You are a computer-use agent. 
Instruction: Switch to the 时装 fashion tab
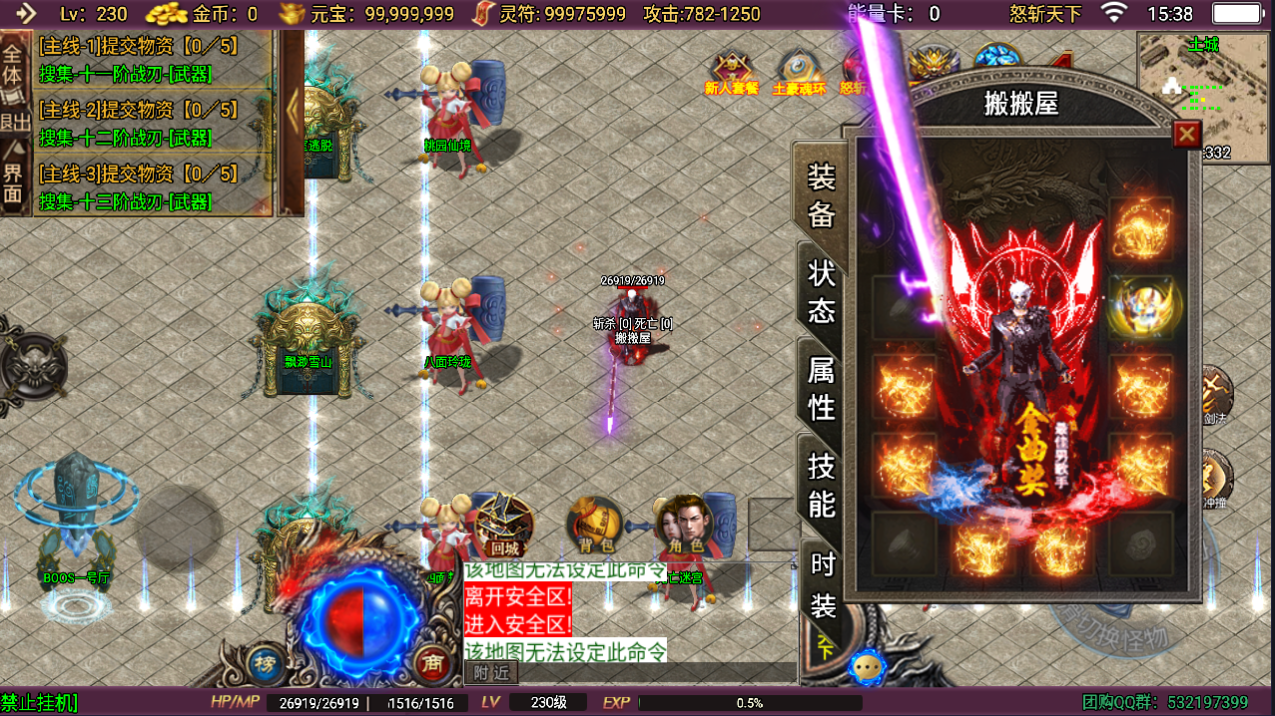(x=822, y=584)
